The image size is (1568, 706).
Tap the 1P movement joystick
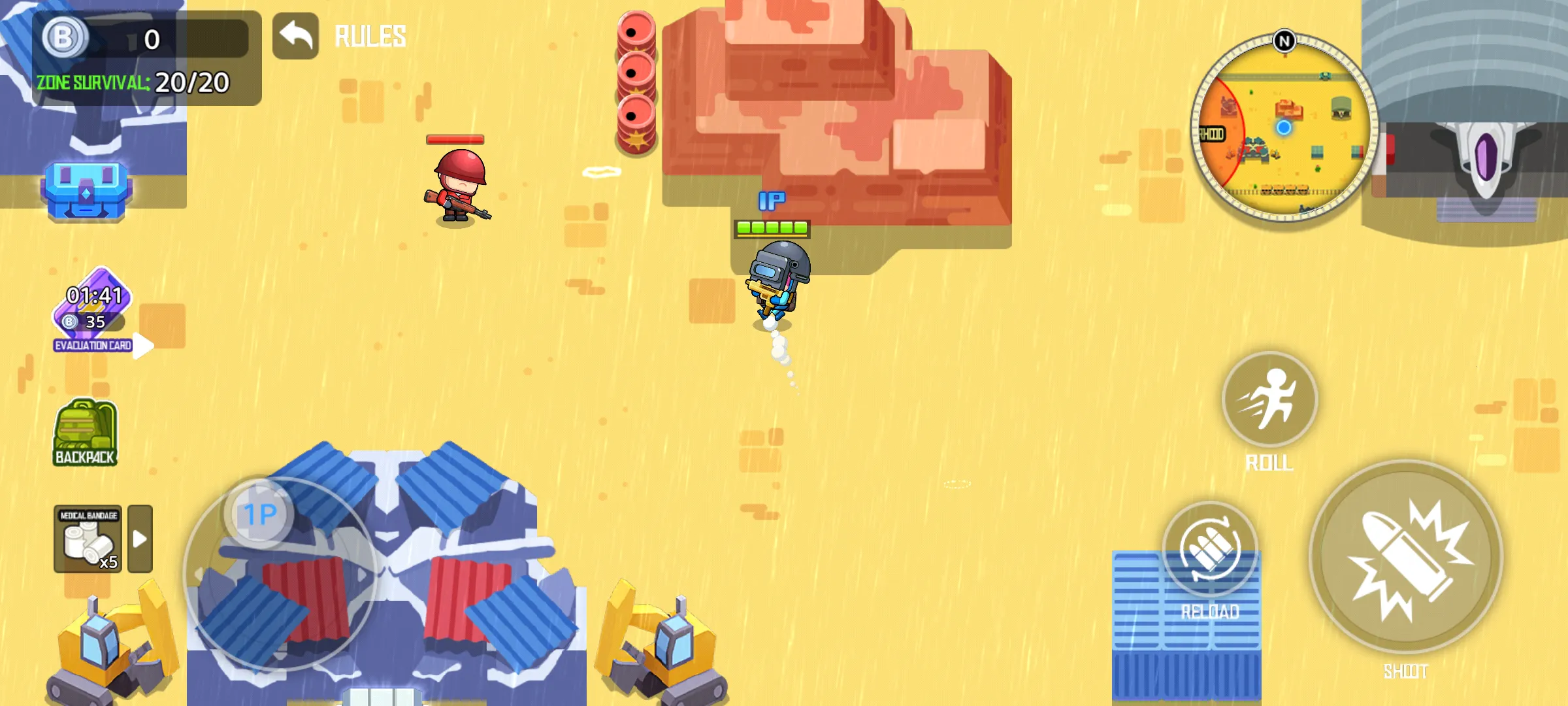pos(260,514)
